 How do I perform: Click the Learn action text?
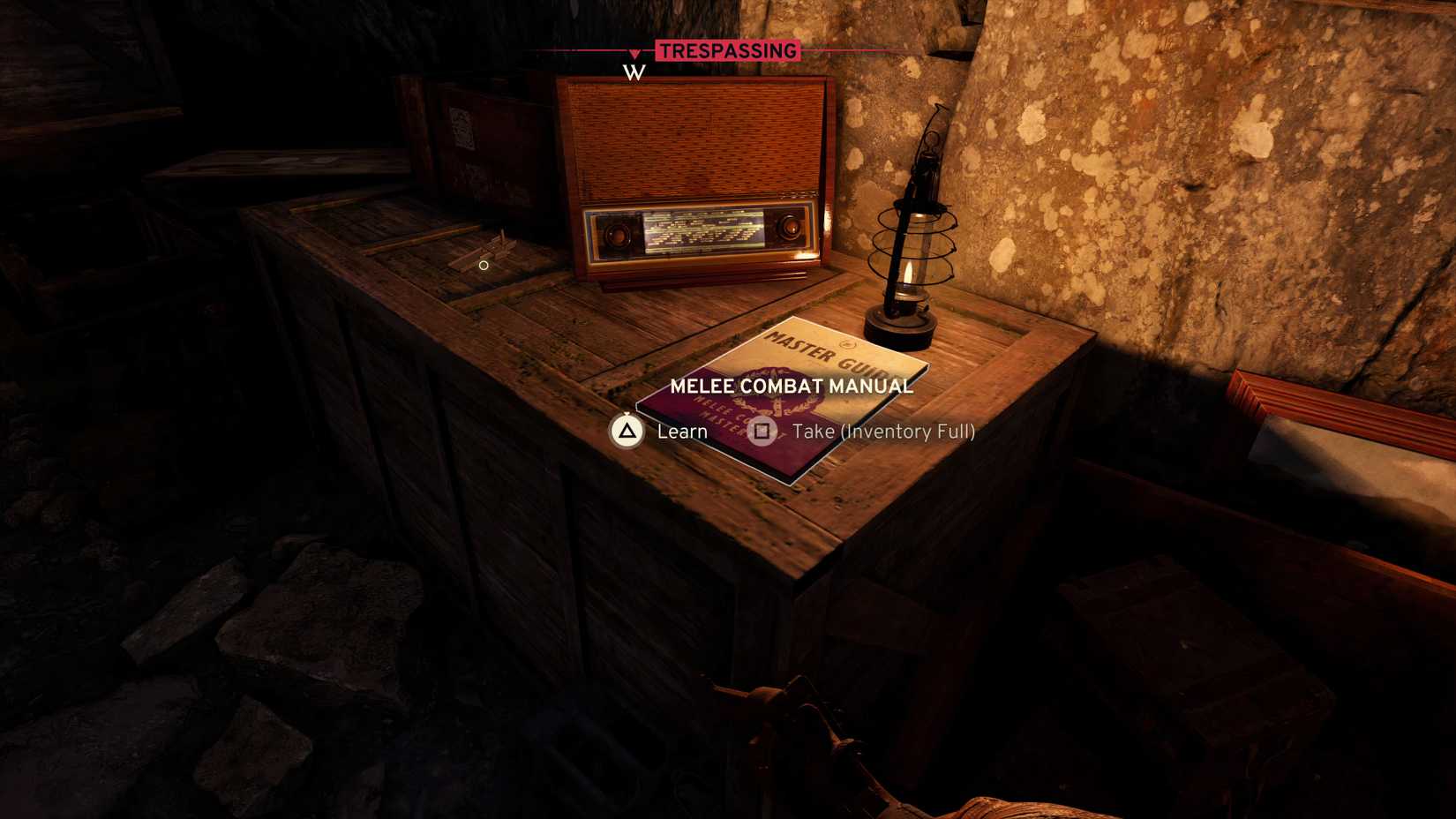click(x=681, y=432)
